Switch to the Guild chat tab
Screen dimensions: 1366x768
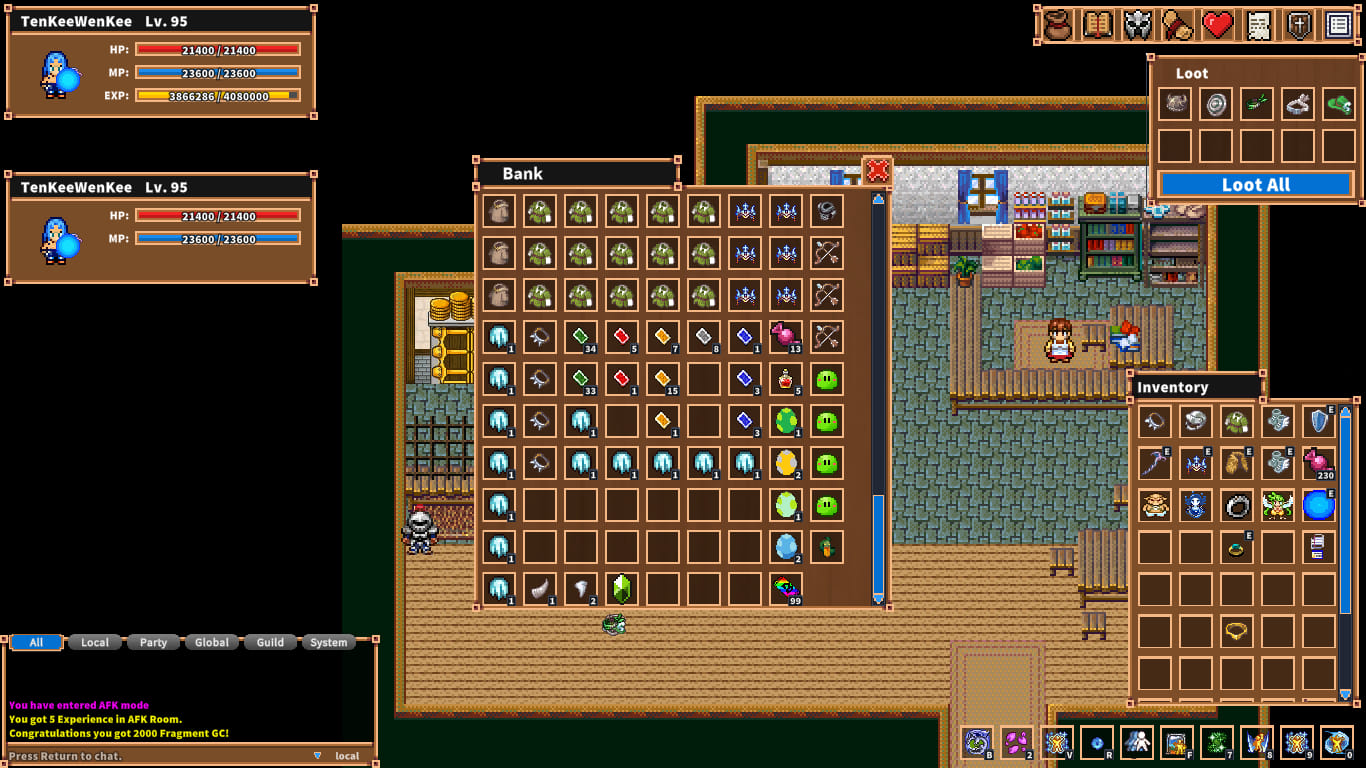(x=270, y=642)
